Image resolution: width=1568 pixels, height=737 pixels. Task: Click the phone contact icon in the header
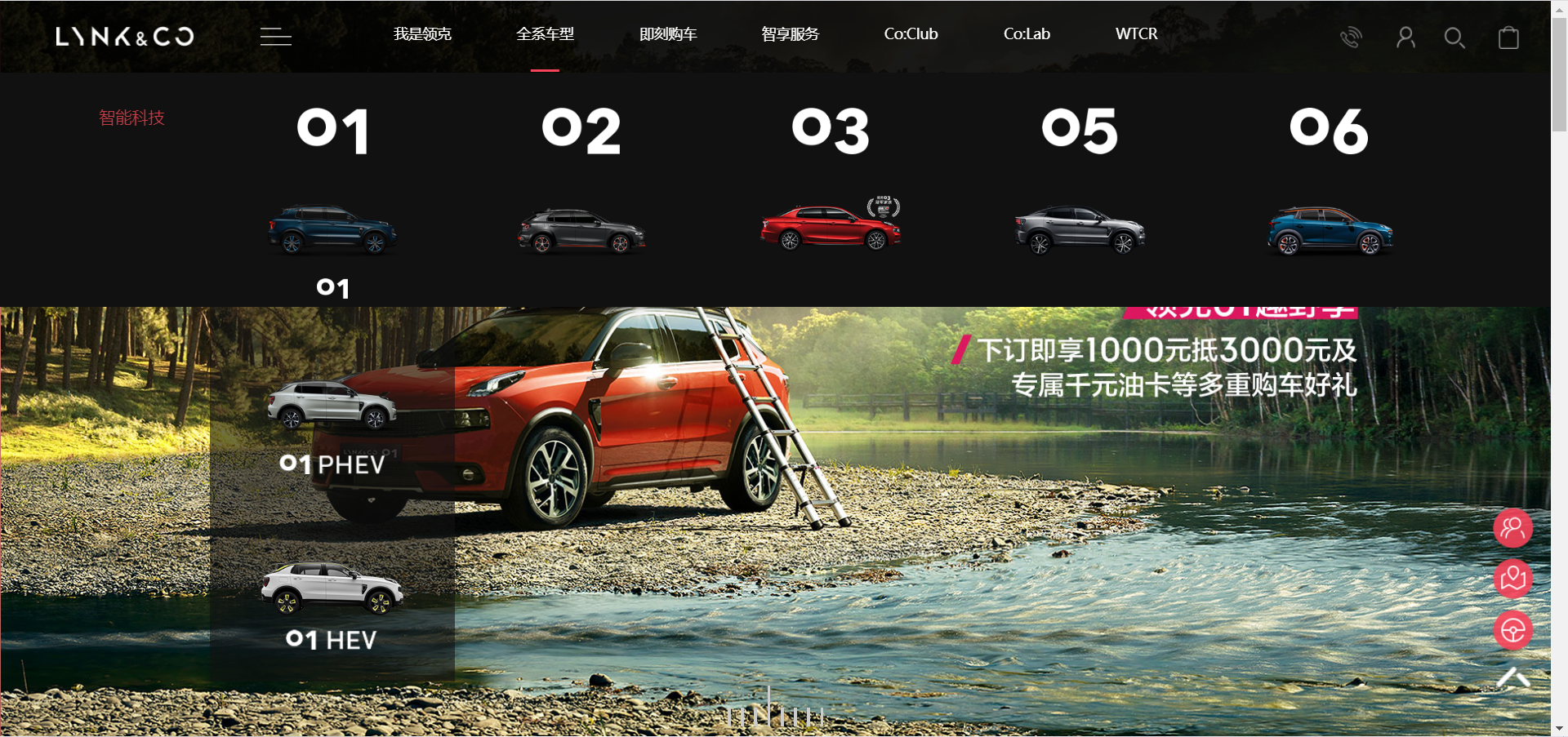pos(1351,37)
